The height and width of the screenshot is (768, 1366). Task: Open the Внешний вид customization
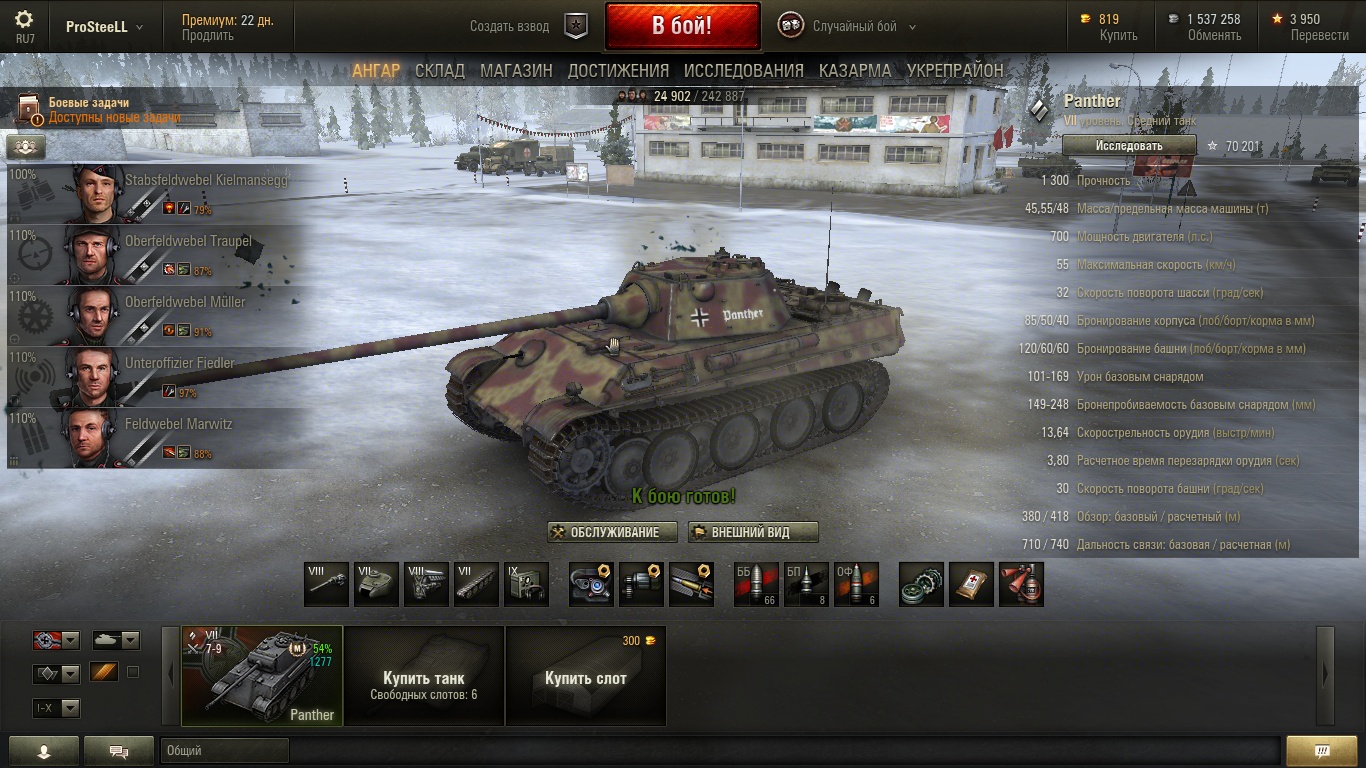tap(753, 533)
